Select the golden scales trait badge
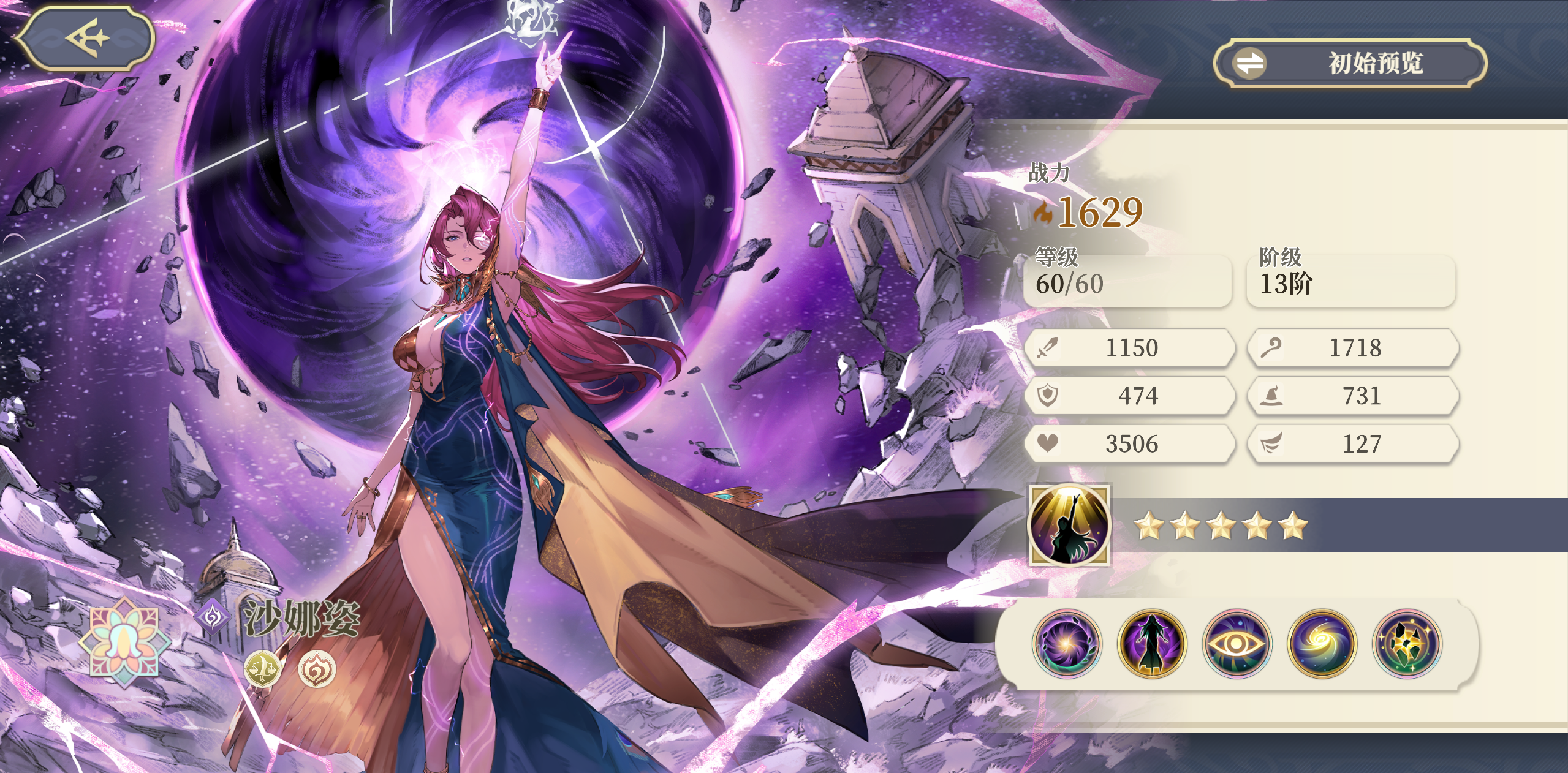 click(262, 668)
